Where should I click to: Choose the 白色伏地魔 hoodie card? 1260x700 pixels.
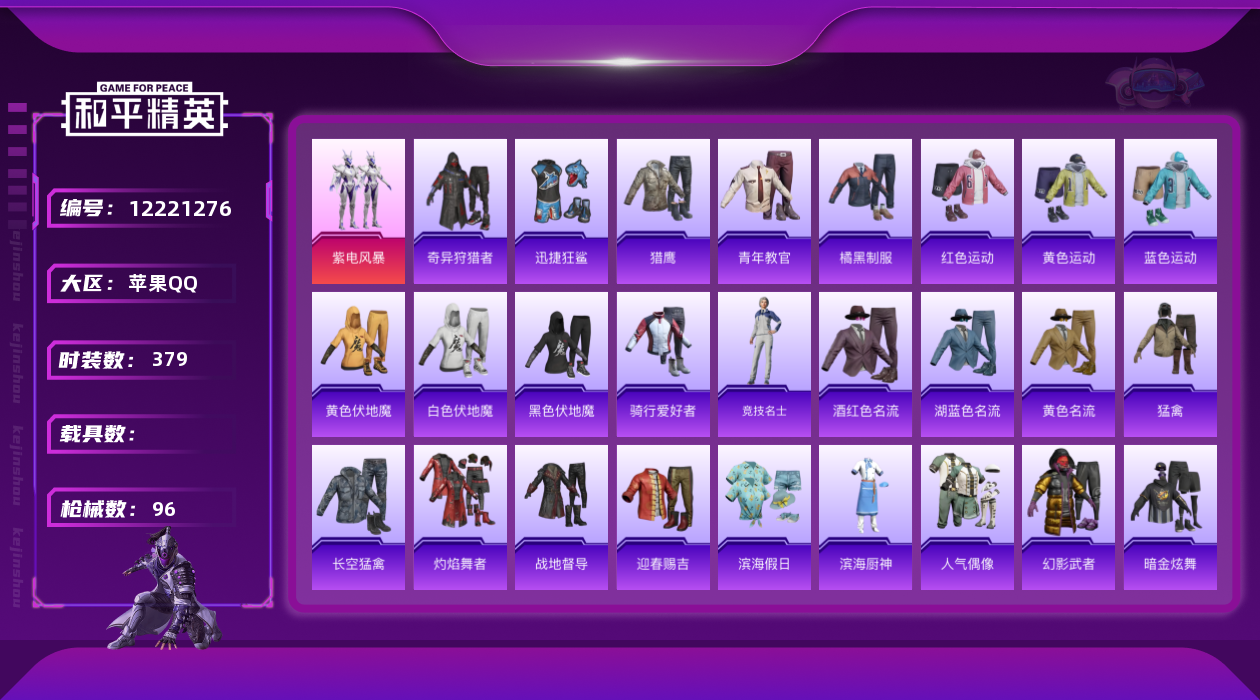coord(460,364)
